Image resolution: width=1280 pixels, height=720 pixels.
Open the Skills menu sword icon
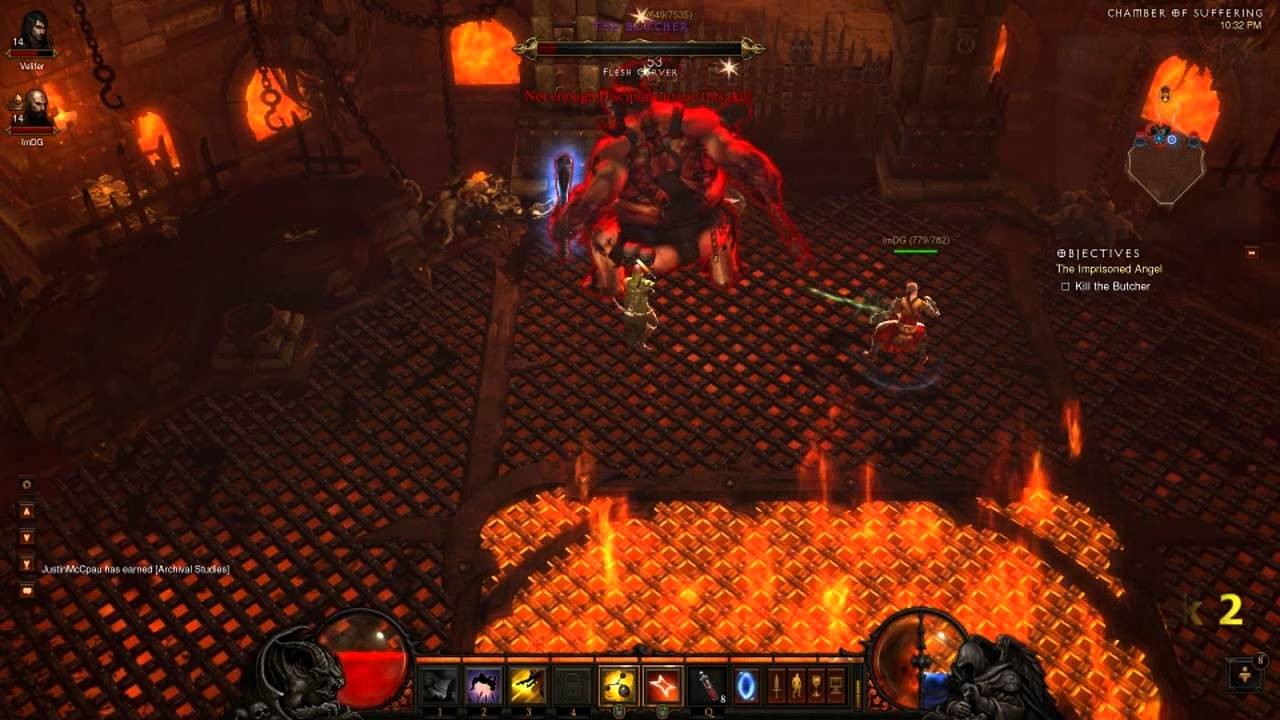(776, 685)
